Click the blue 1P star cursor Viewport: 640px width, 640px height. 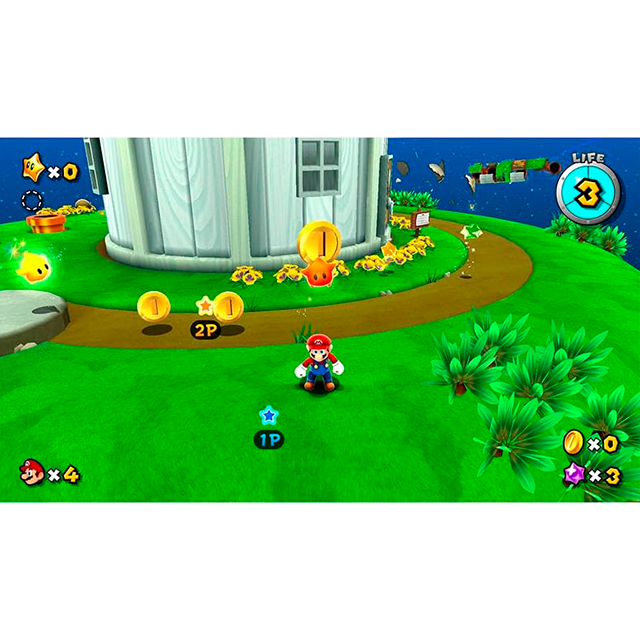pyautogui.click(x=268, y=413)
